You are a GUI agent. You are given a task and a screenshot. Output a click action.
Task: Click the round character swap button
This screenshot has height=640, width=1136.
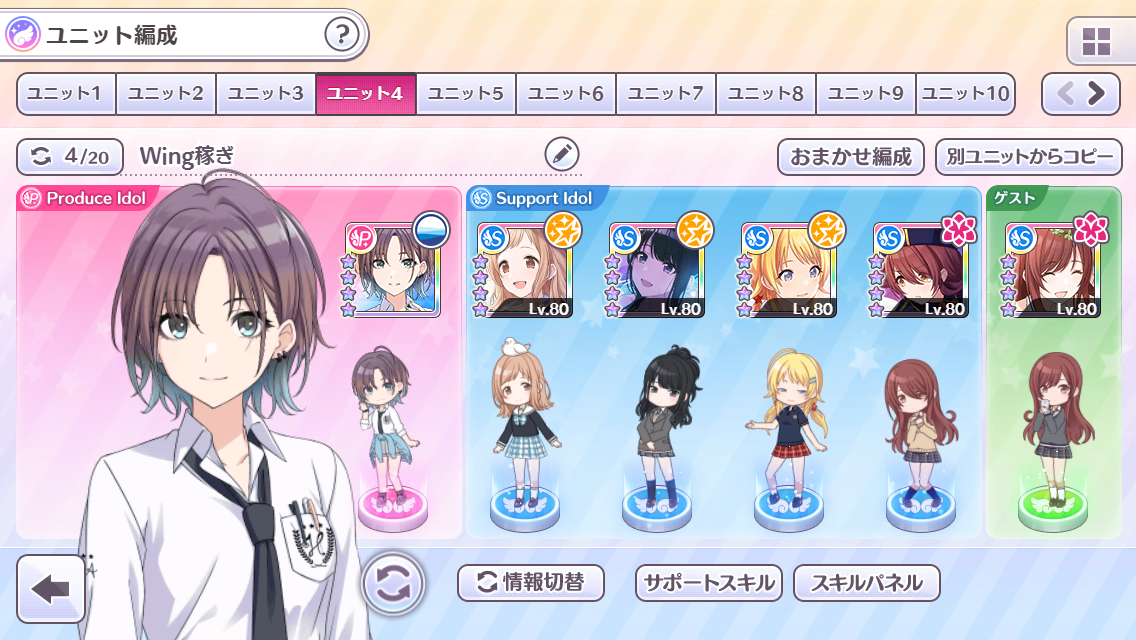(393, 583)
